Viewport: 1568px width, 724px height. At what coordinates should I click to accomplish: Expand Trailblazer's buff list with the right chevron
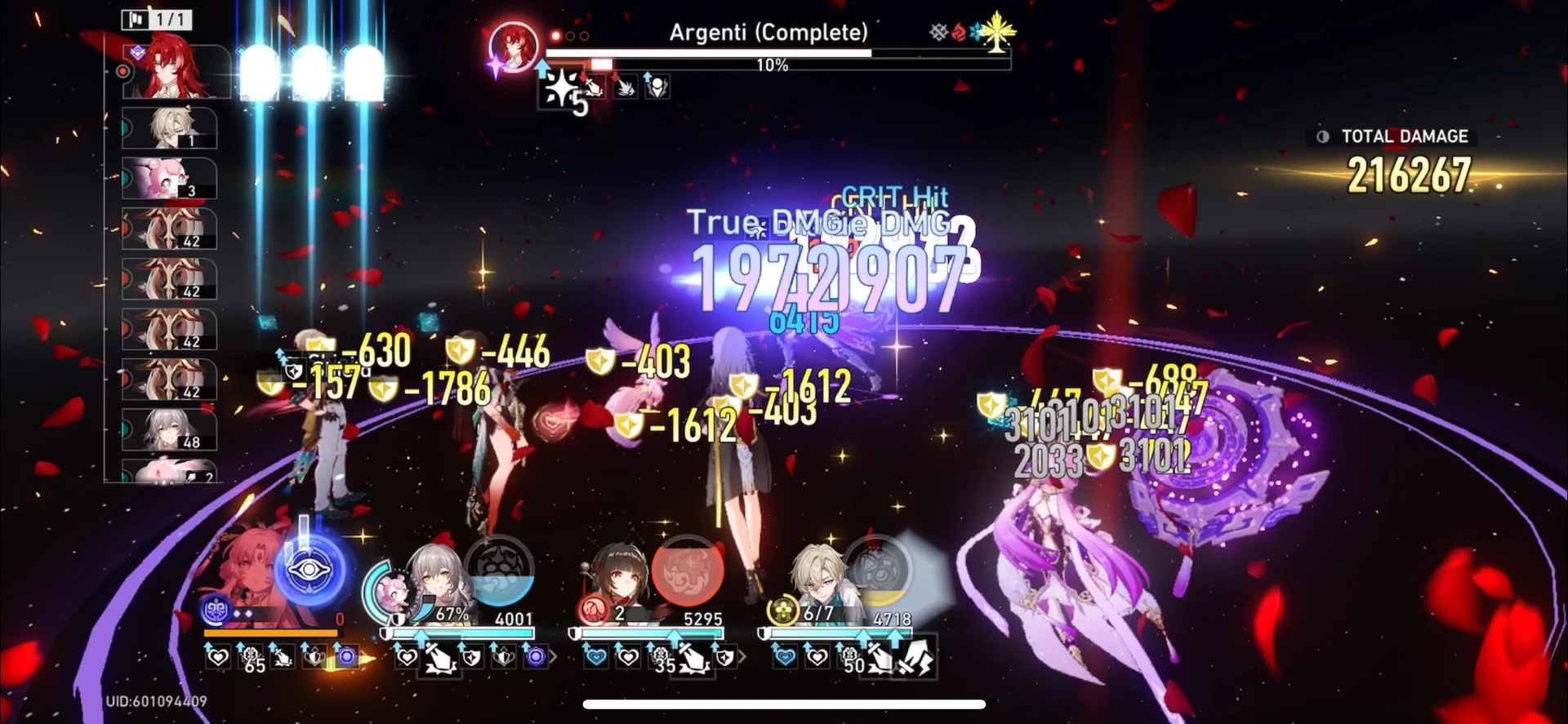click(x=554, y=657)
